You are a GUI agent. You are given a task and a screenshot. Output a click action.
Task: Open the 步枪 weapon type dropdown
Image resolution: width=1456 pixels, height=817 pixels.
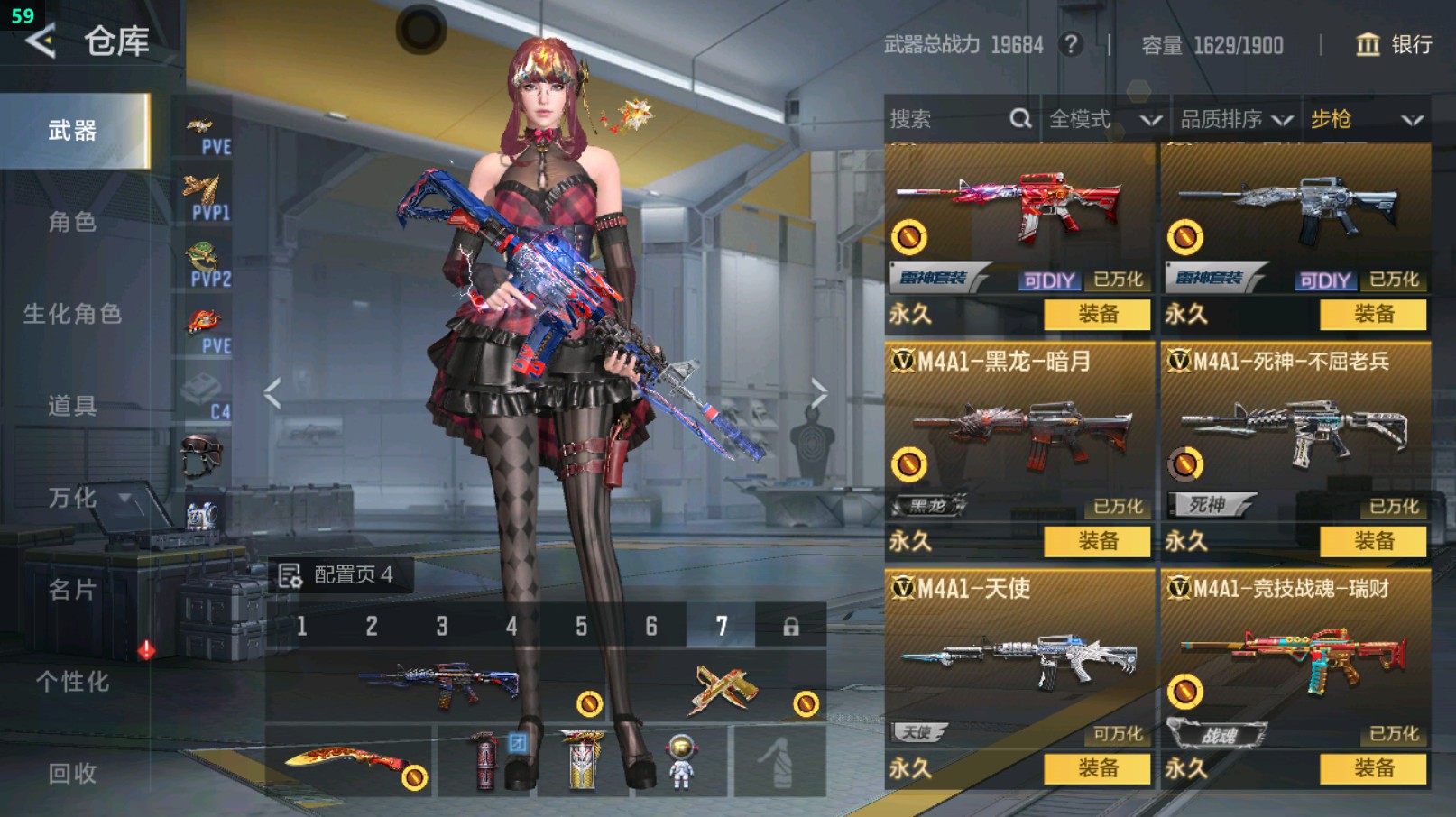point(1366,119)
